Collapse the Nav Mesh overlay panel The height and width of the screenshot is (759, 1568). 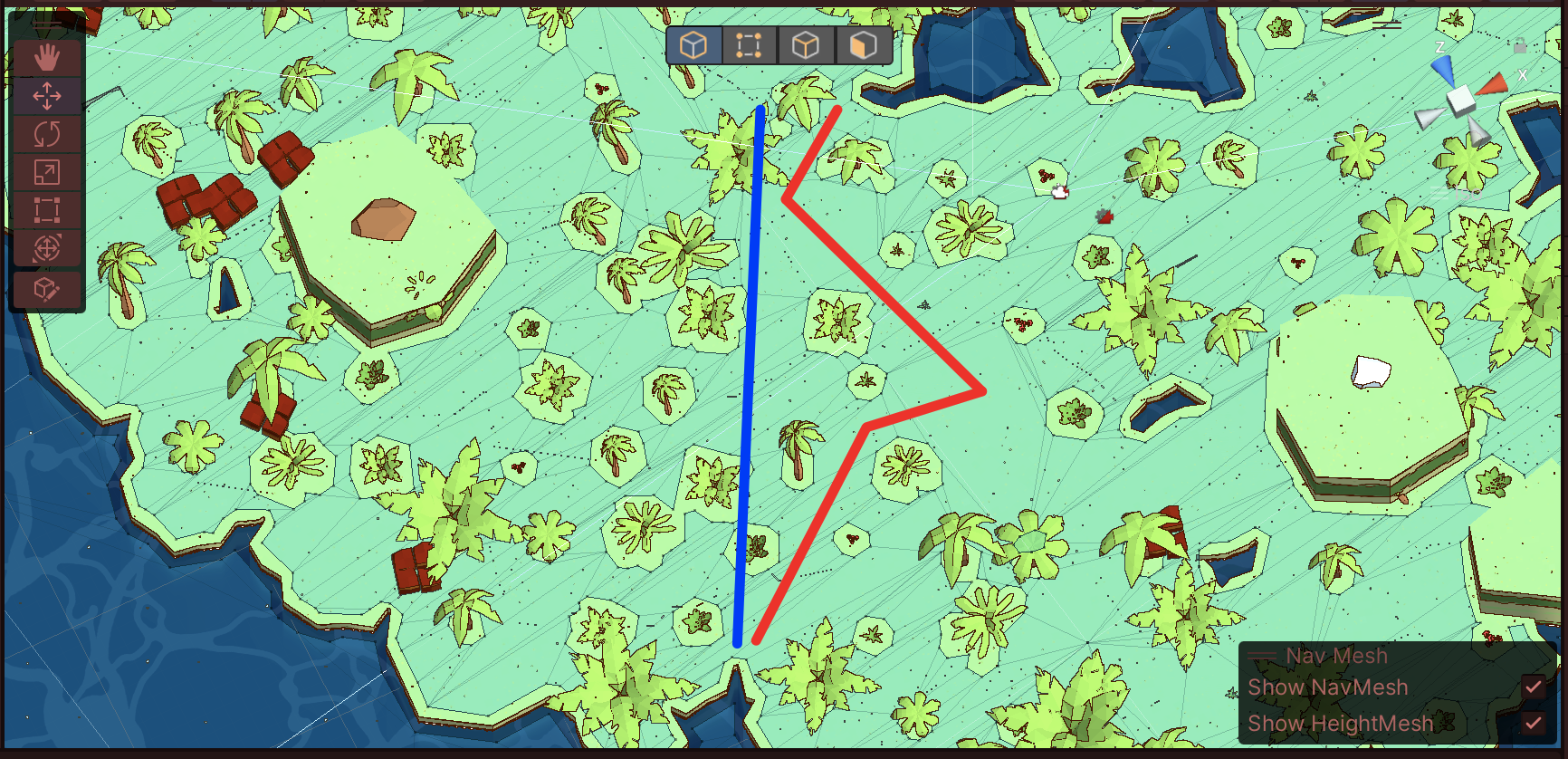(1264, 655)
